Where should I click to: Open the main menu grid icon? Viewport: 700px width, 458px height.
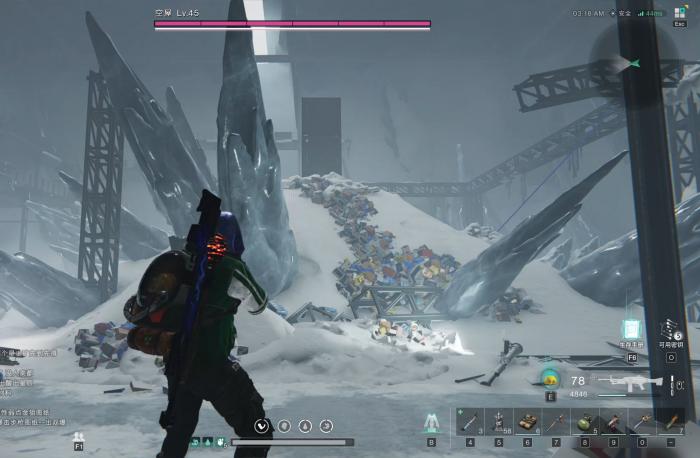[681, 14]
